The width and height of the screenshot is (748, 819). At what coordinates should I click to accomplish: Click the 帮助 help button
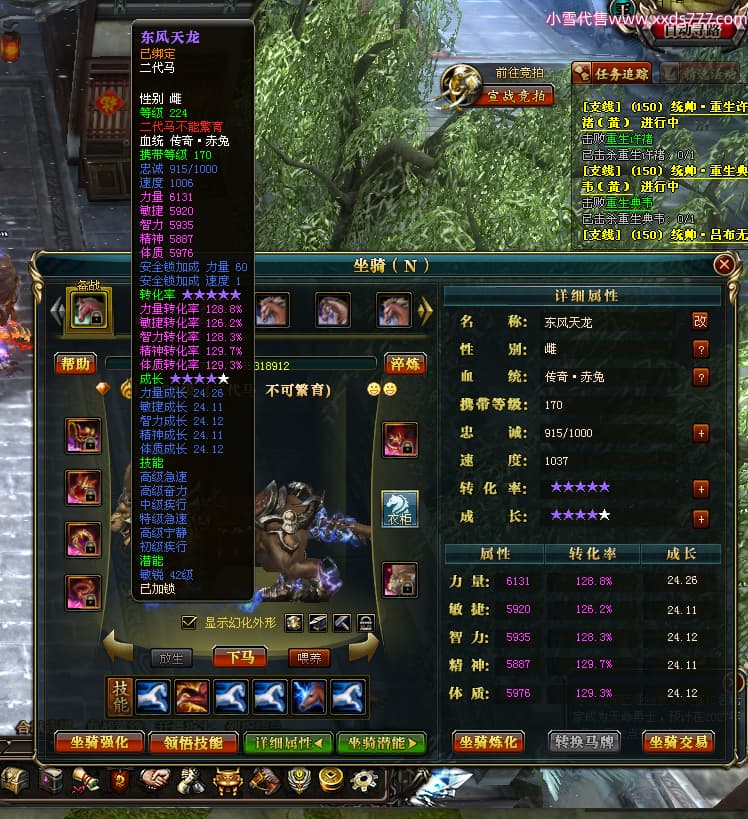[x=75, y=364]
